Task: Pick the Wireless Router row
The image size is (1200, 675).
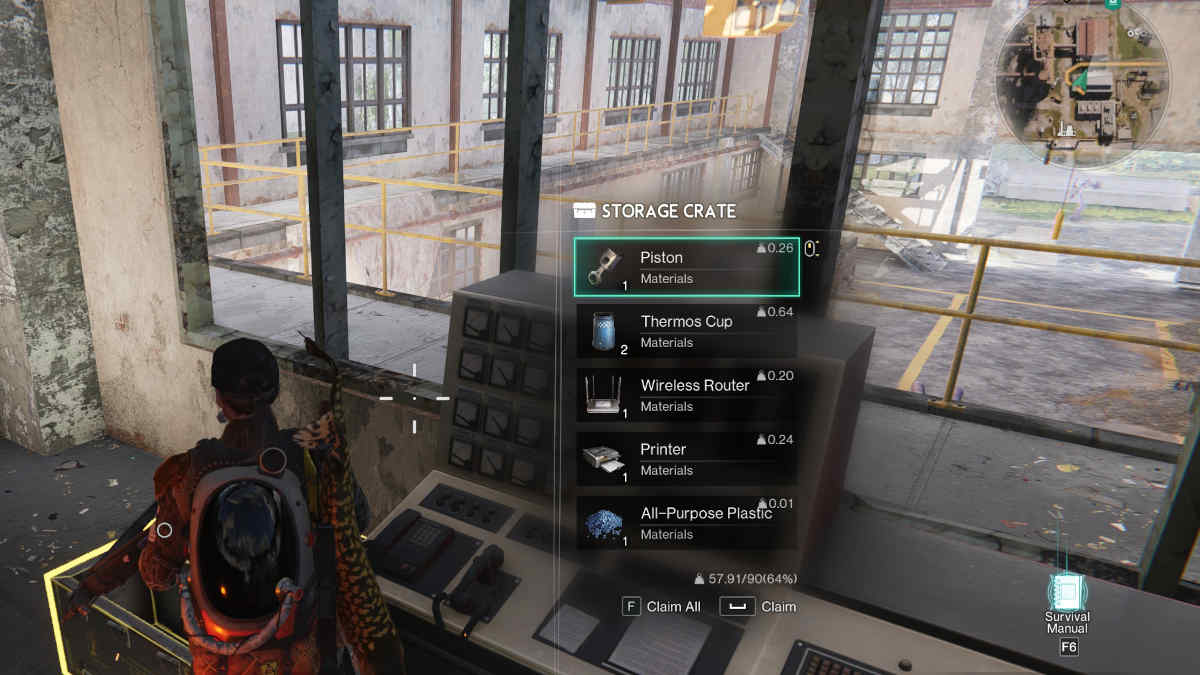Action: click(x=686, y=395)
